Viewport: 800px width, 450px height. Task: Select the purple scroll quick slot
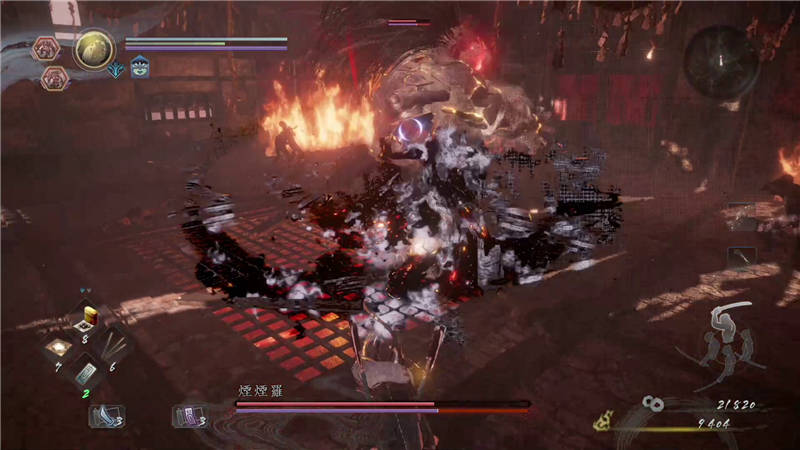[190, 415]
